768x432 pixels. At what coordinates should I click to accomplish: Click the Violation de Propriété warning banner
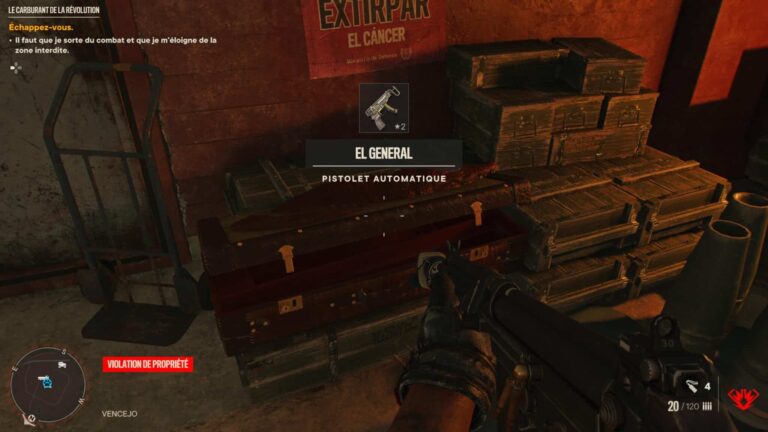pos(147,365)
